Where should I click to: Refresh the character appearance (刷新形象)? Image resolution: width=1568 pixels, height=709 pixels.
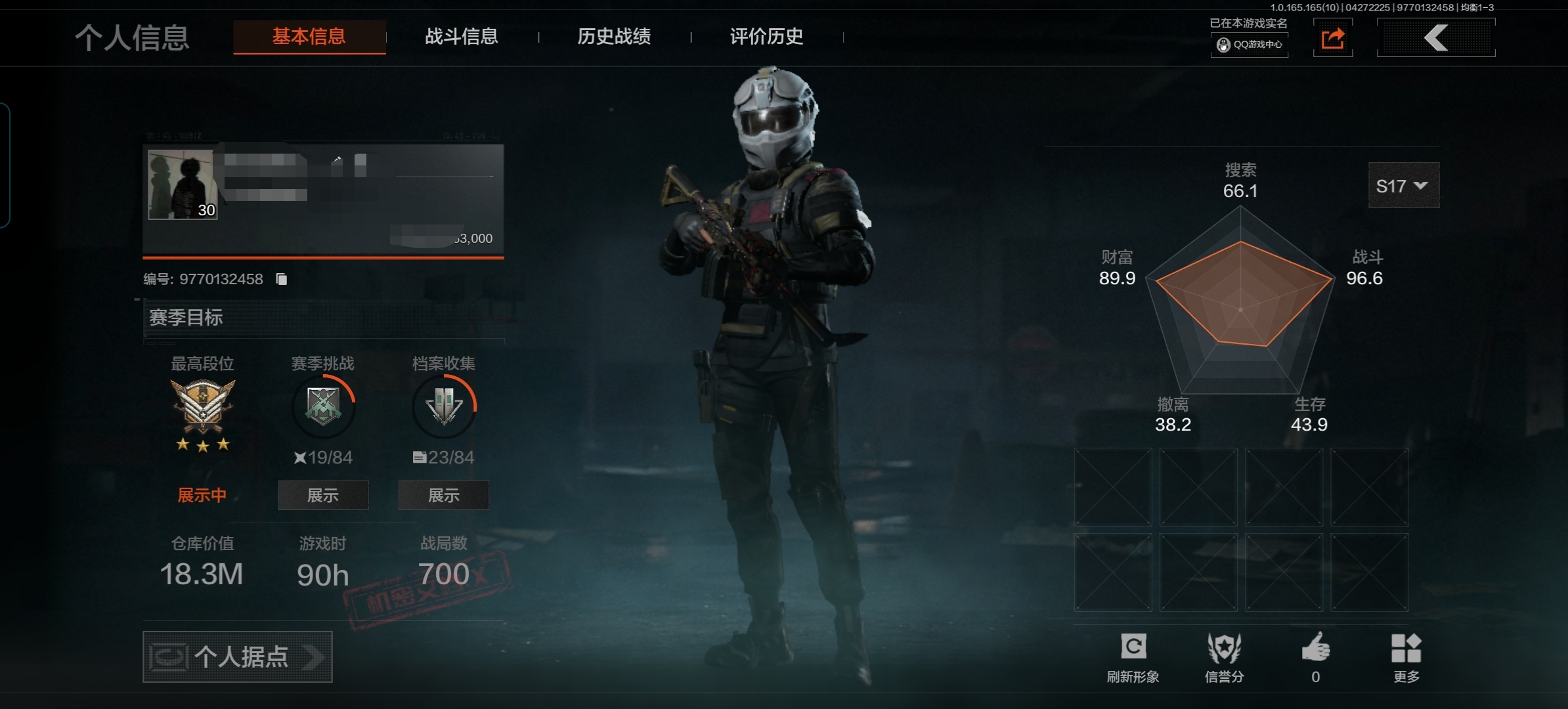click(1133, 656)
